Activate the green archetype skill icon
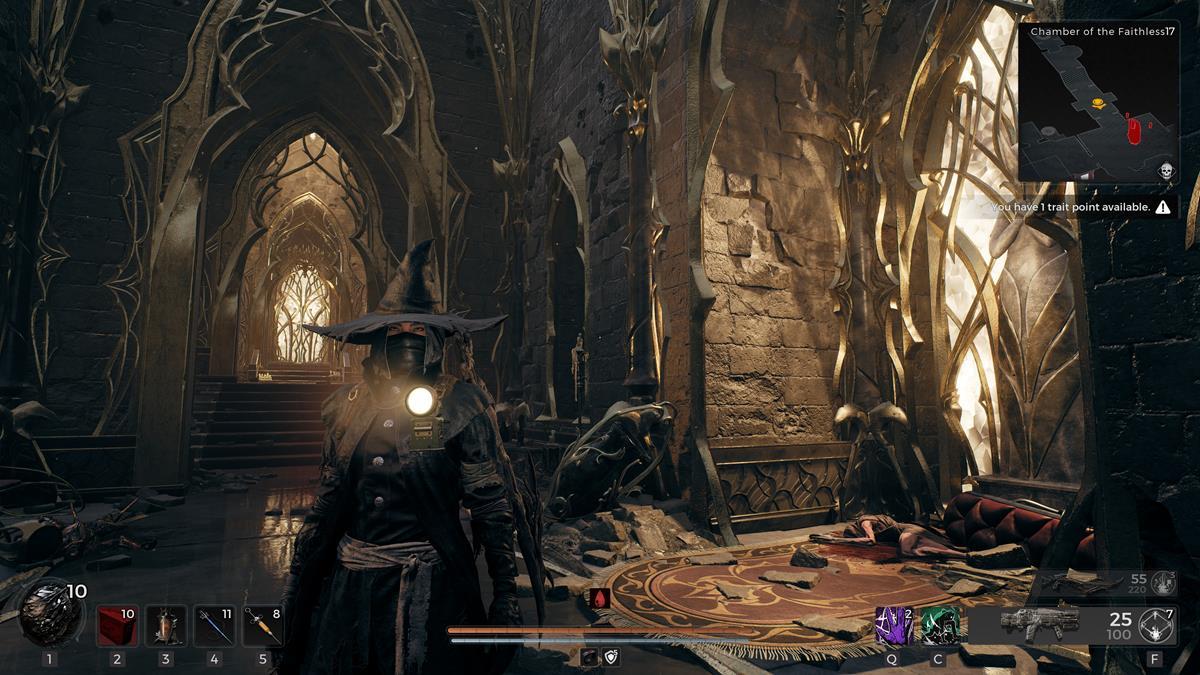The image size is (1200, 675). pos(938,625)
